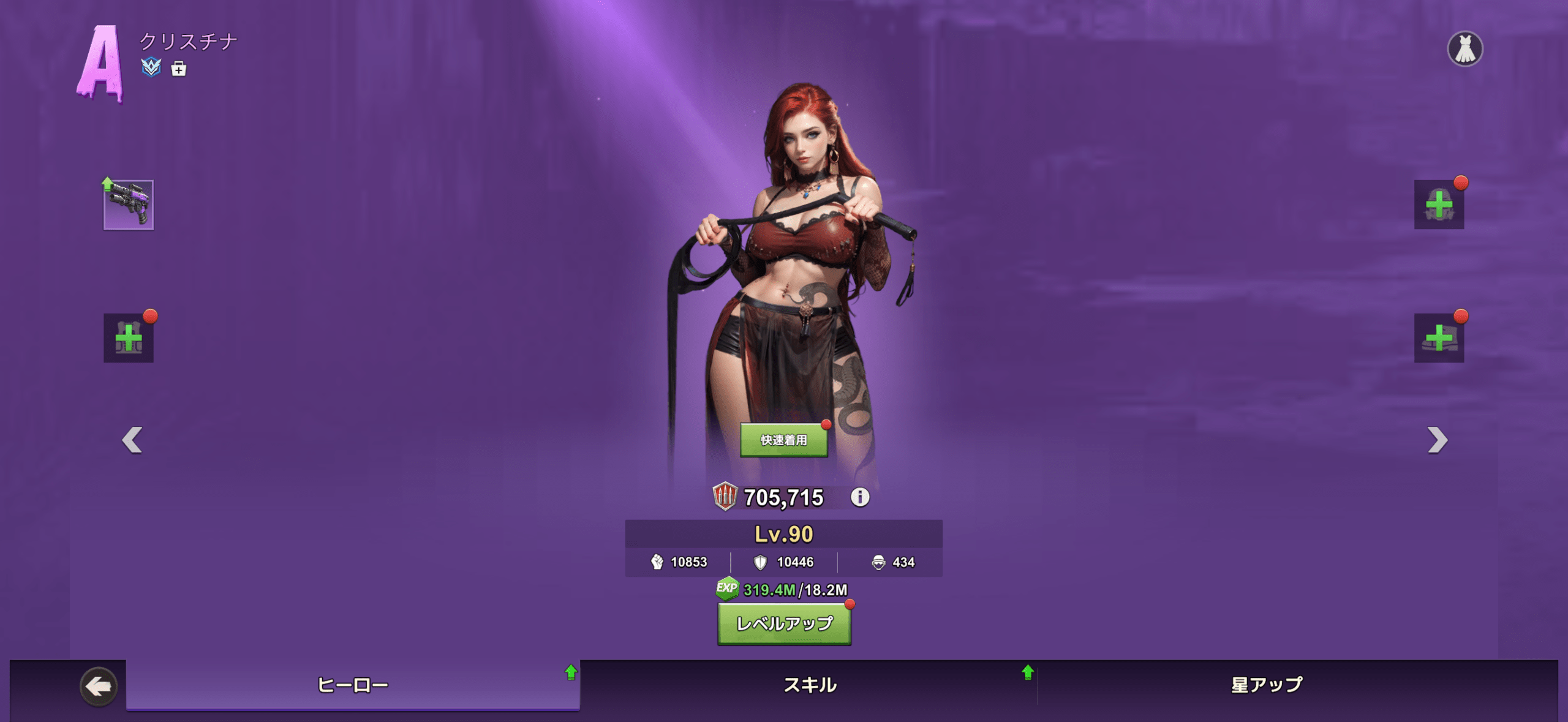Go back using the arrow button
Viewport: 1568px width, 722px height.
(x=99, y=686)
